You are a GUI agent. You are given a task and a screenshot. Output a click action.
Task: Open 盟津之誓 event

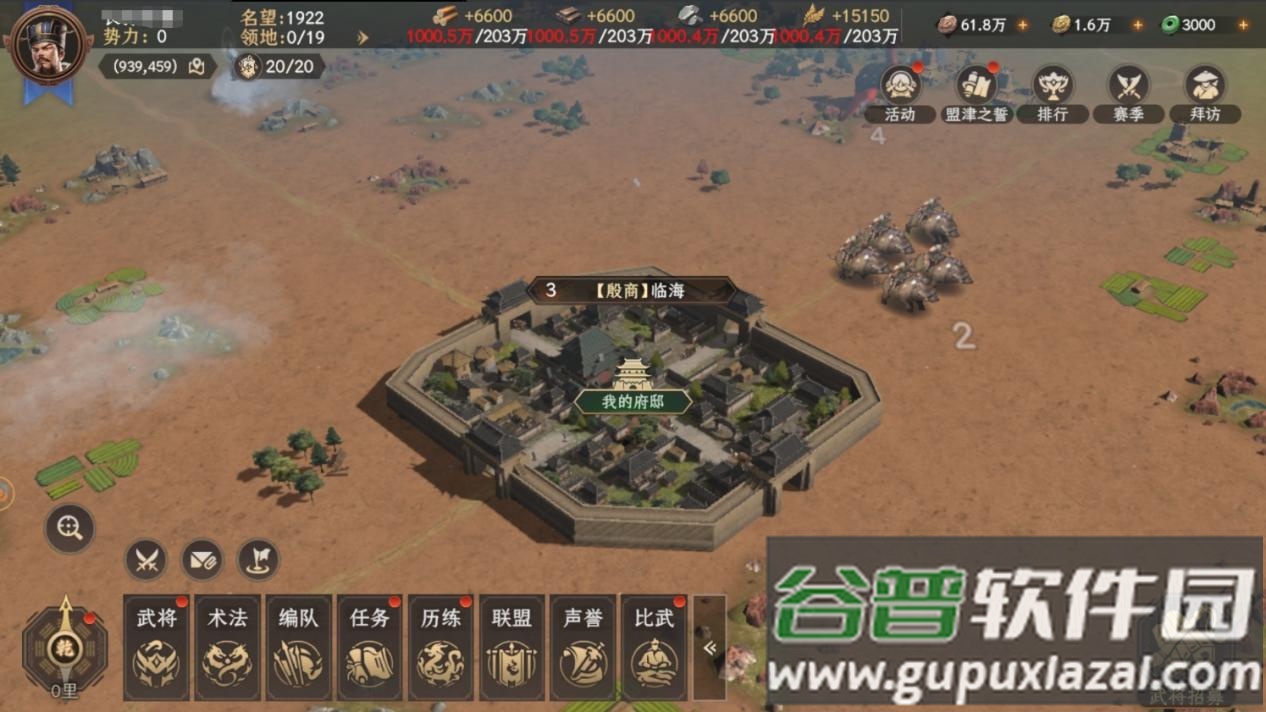[x=977, y=92]
